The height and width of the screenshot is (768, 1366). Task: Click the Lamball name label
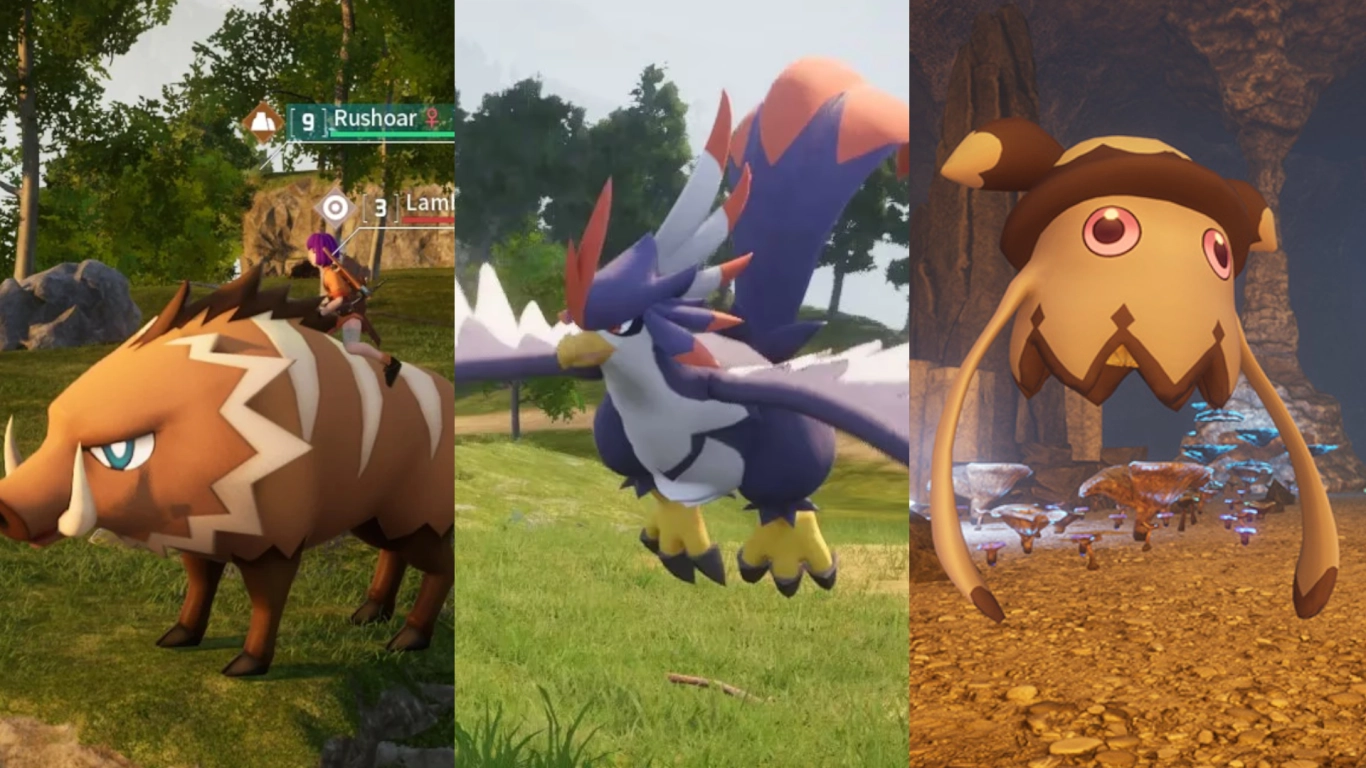pos(428,204)
